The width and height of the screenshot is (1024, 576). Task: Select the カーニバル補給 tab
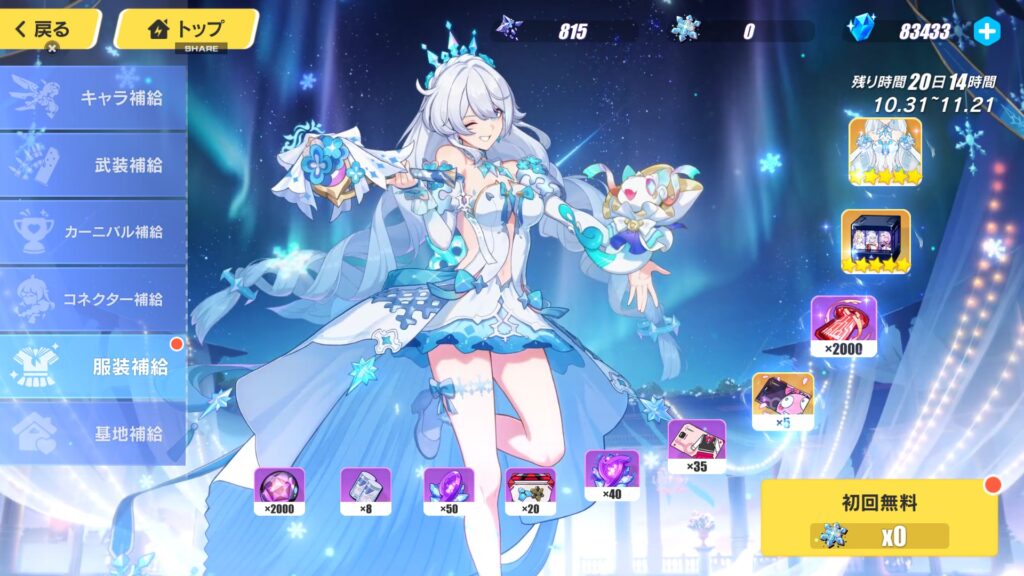(93, 232)
